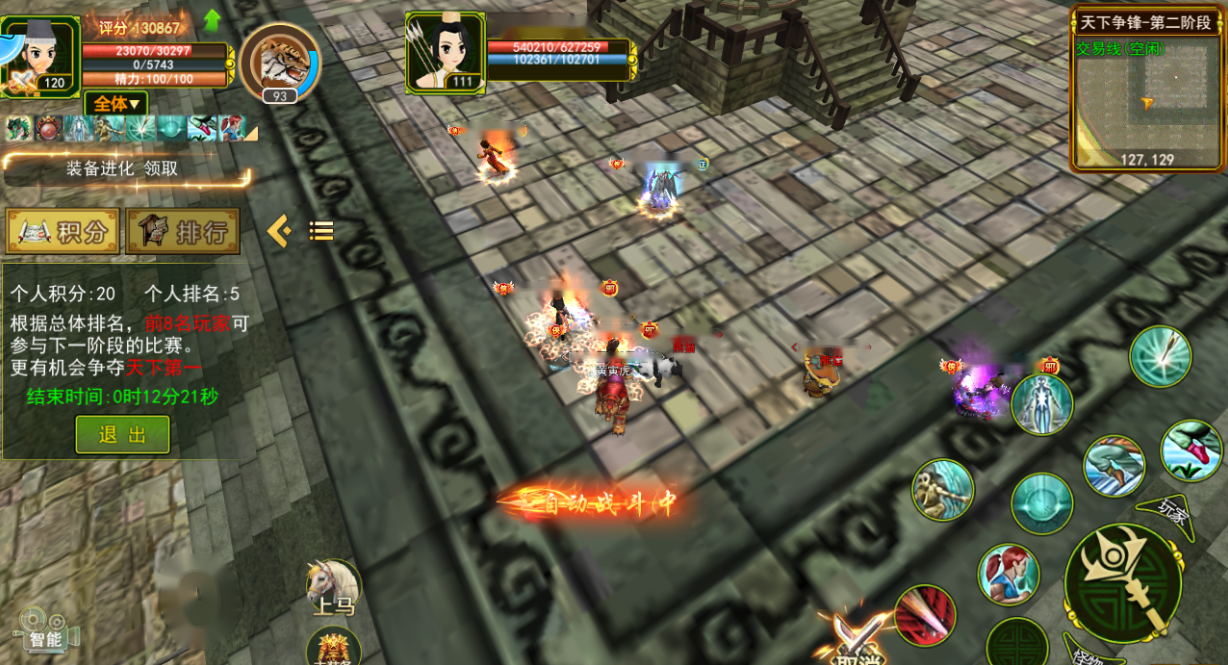This screenshot has height=665, width=1228.
Task: Click the green 退出 exit button
Action: 122,435
